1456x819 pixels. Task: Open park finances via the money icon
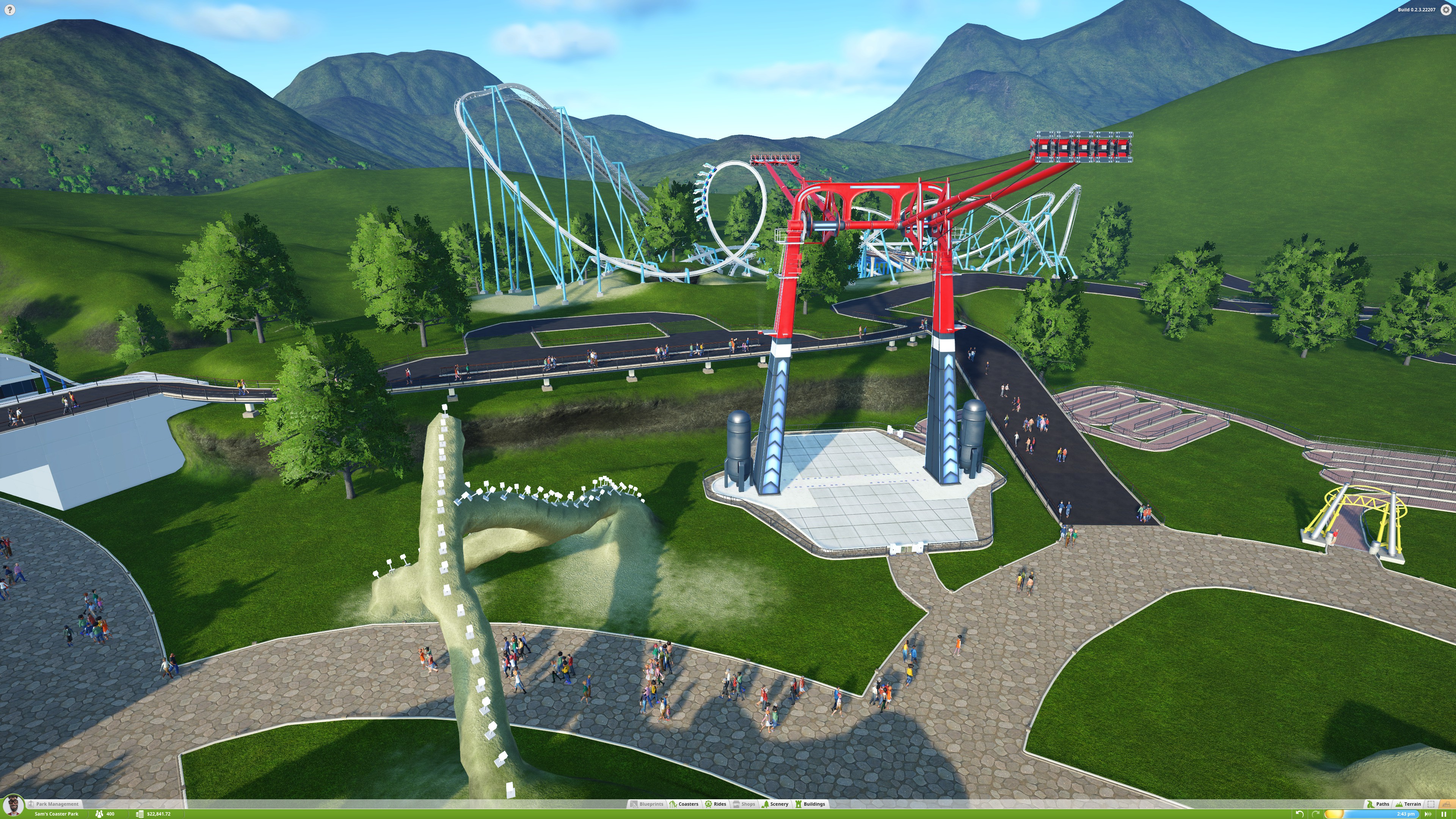[140, 814]
